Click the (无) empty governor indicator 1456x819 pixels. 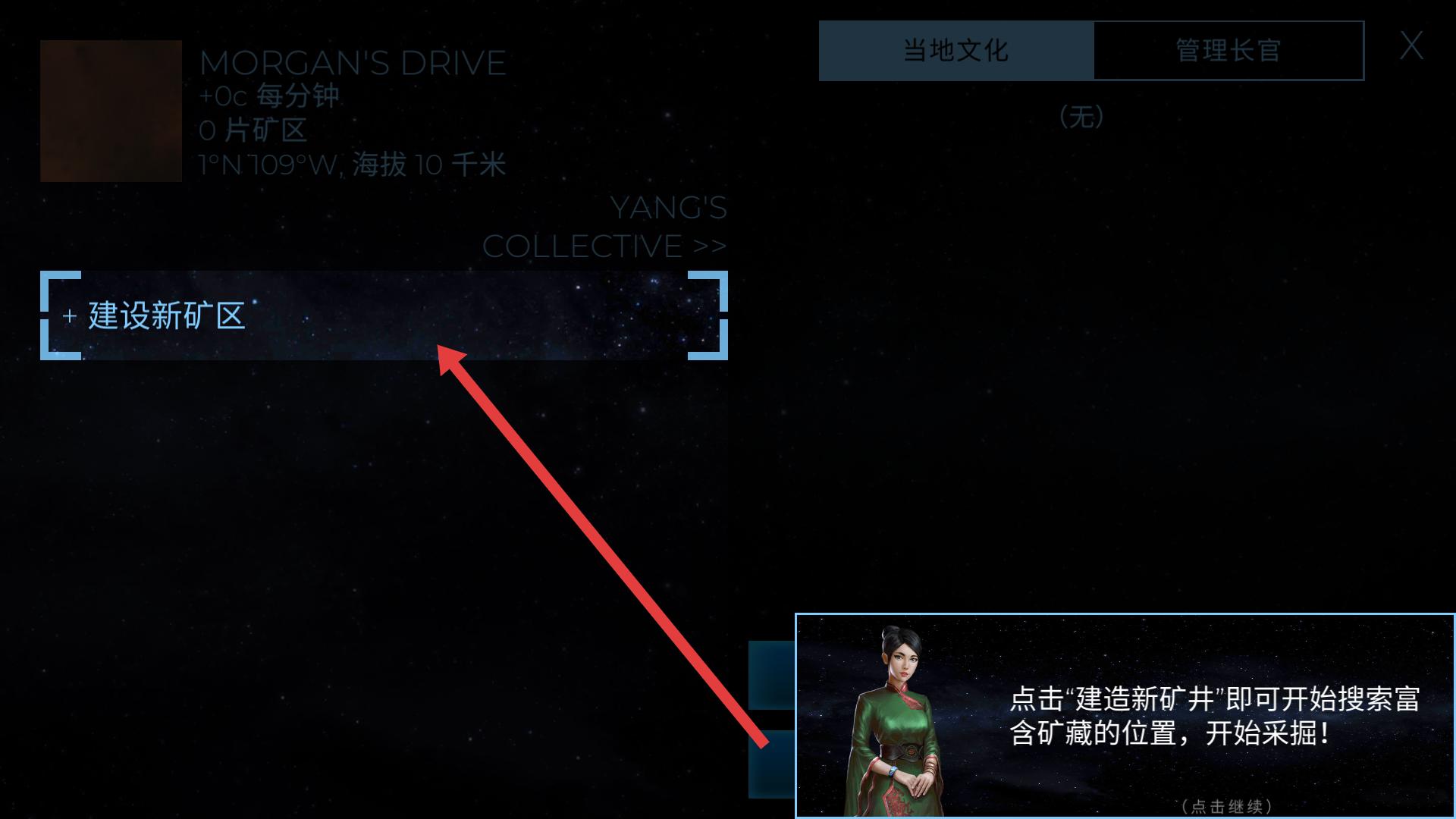[1083, 116]
